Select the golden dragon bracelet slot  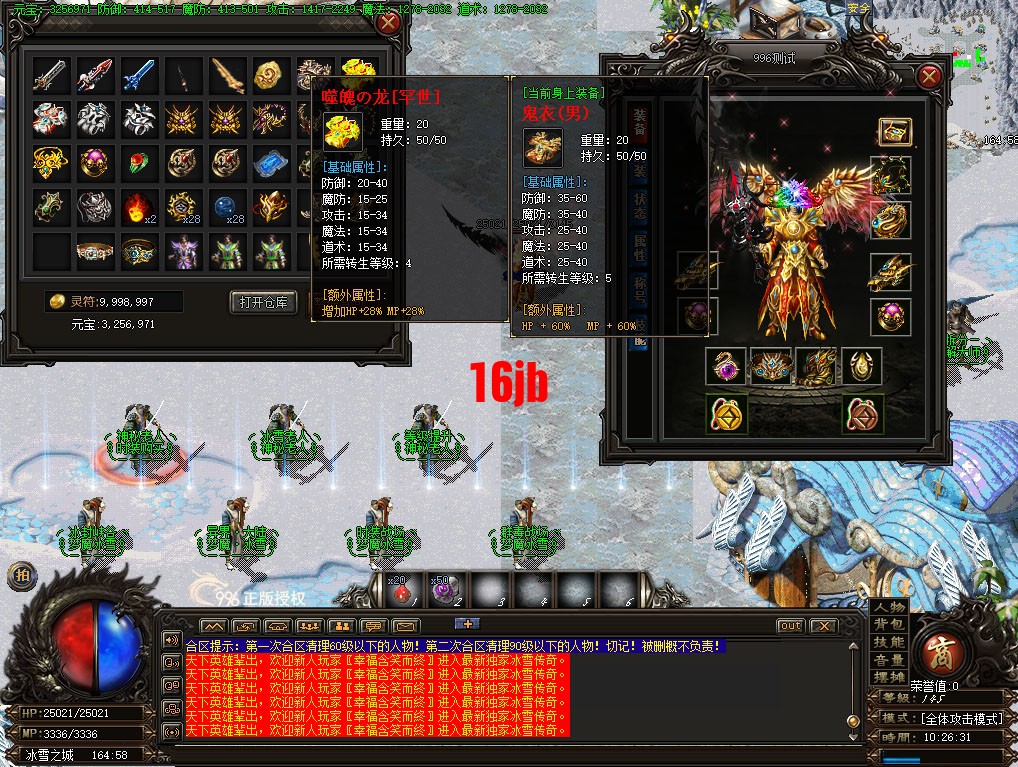point(889,271)
